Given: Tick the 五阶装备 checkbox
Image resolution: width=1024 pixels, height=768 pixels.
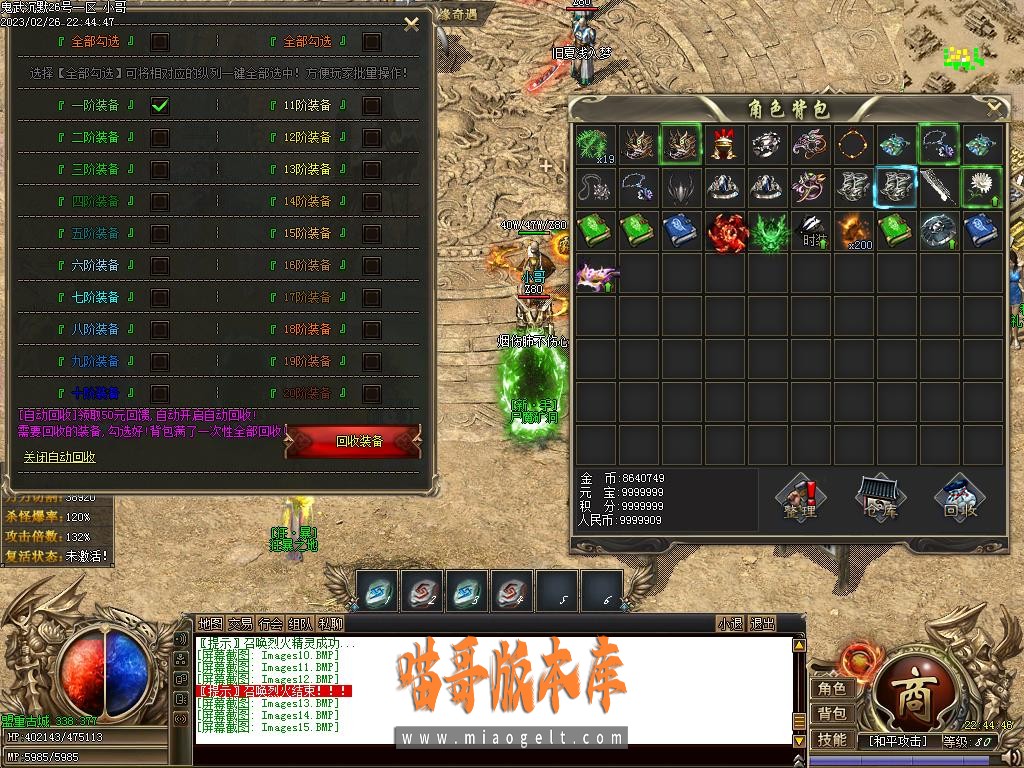Looking at the screenshot, I should click(160, 233).
